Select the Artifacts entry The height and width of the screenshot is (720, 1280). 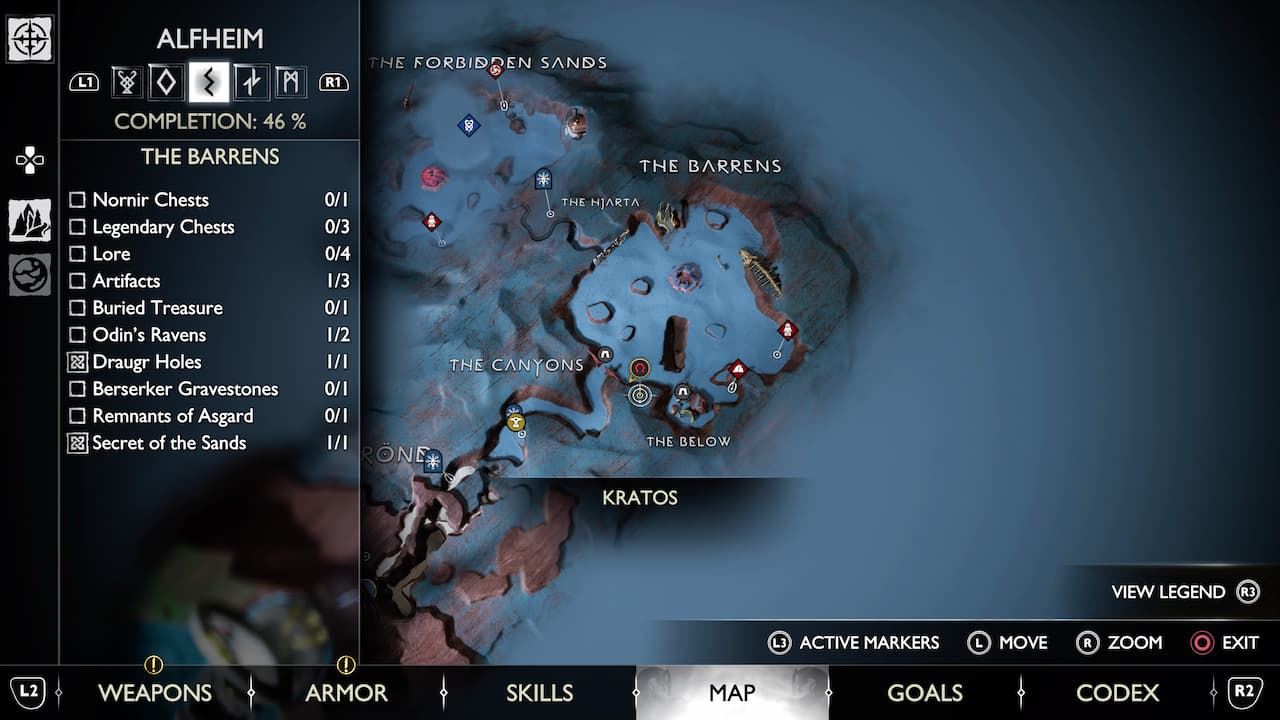pyautogui.click(x=126, y=281)
